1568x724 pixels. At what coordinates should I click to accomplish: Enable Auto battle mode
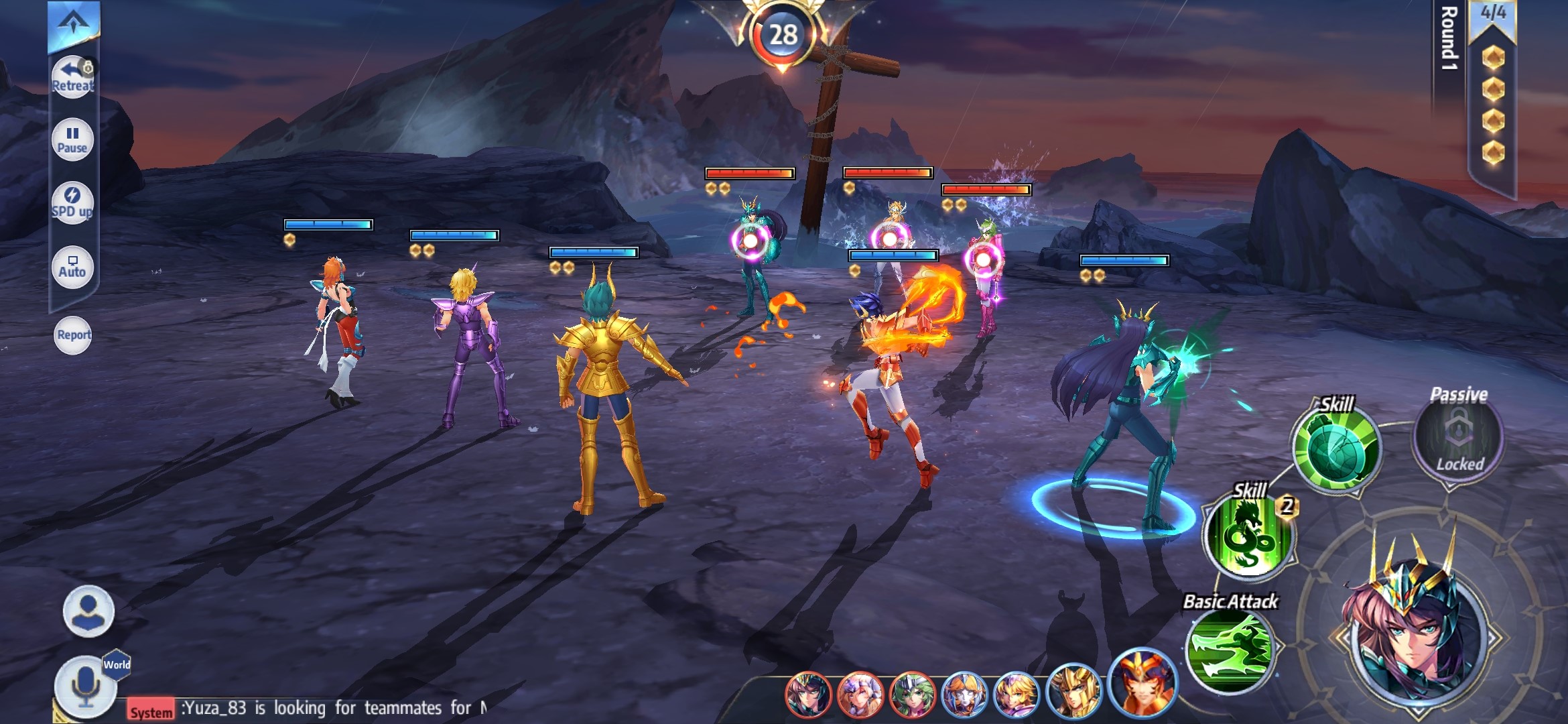tap(72, 266)
